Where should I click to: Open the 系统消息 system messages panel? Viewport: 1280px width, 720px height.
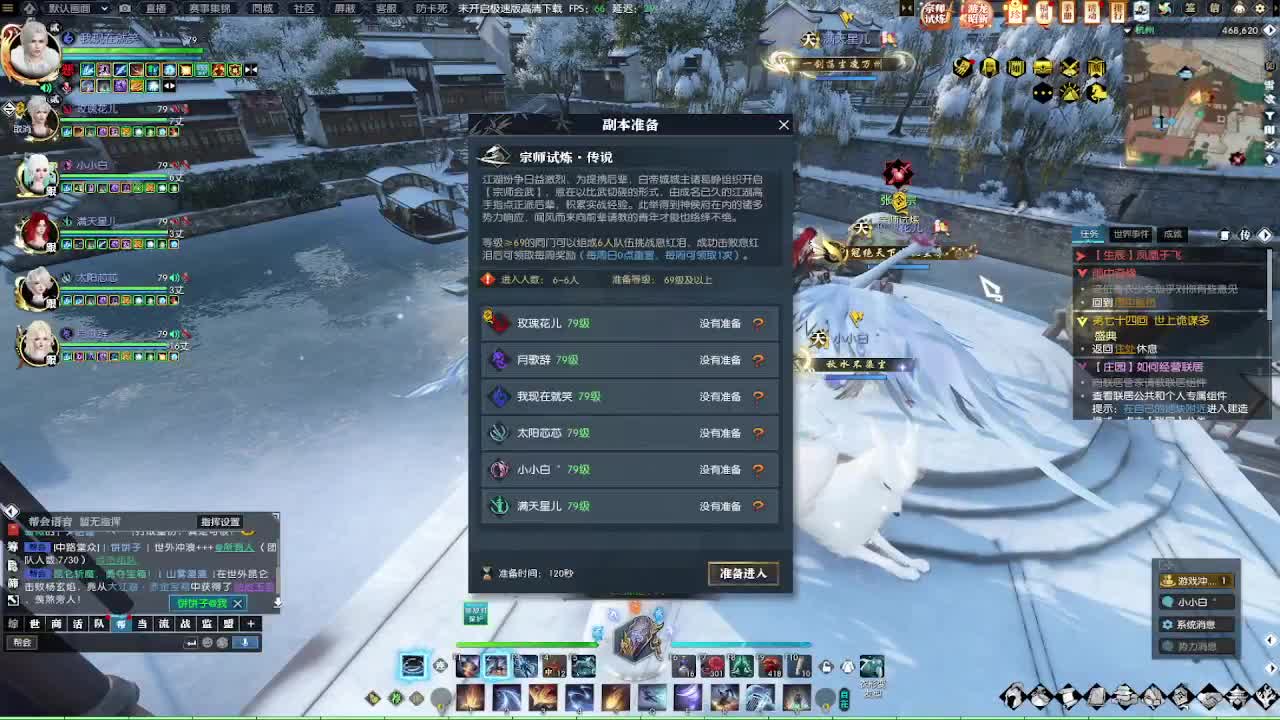(1197, 624)
